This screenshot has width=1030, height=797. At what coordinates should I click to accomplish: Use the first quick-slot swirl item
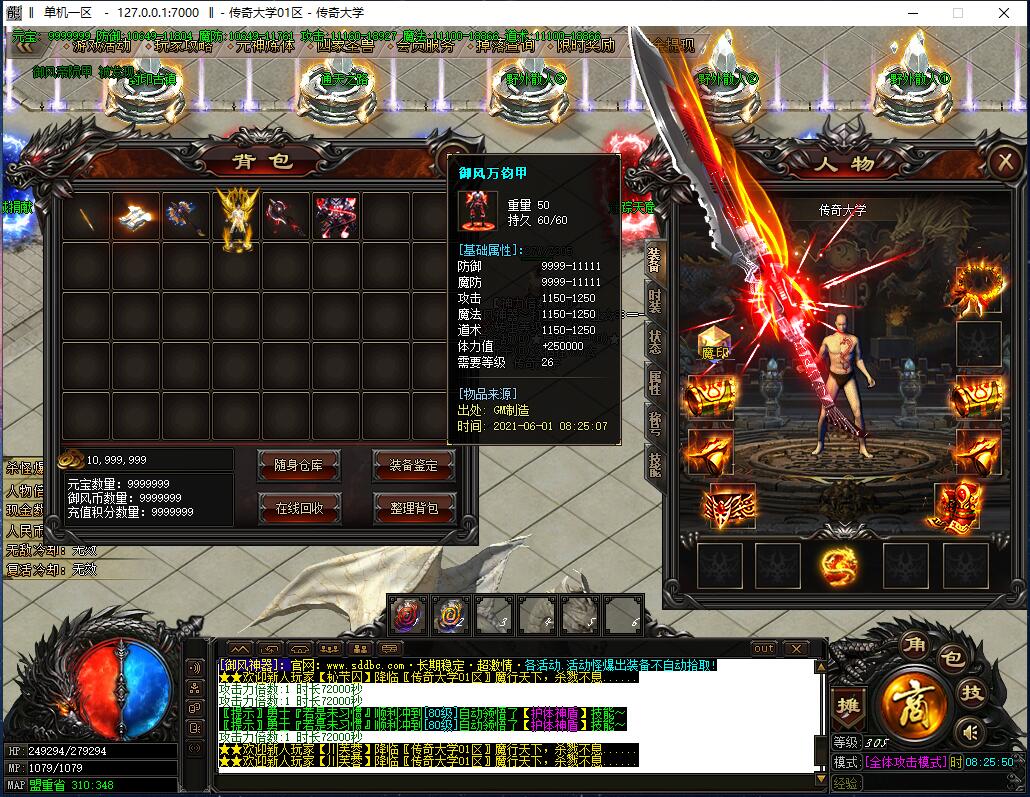pos(407,614)
